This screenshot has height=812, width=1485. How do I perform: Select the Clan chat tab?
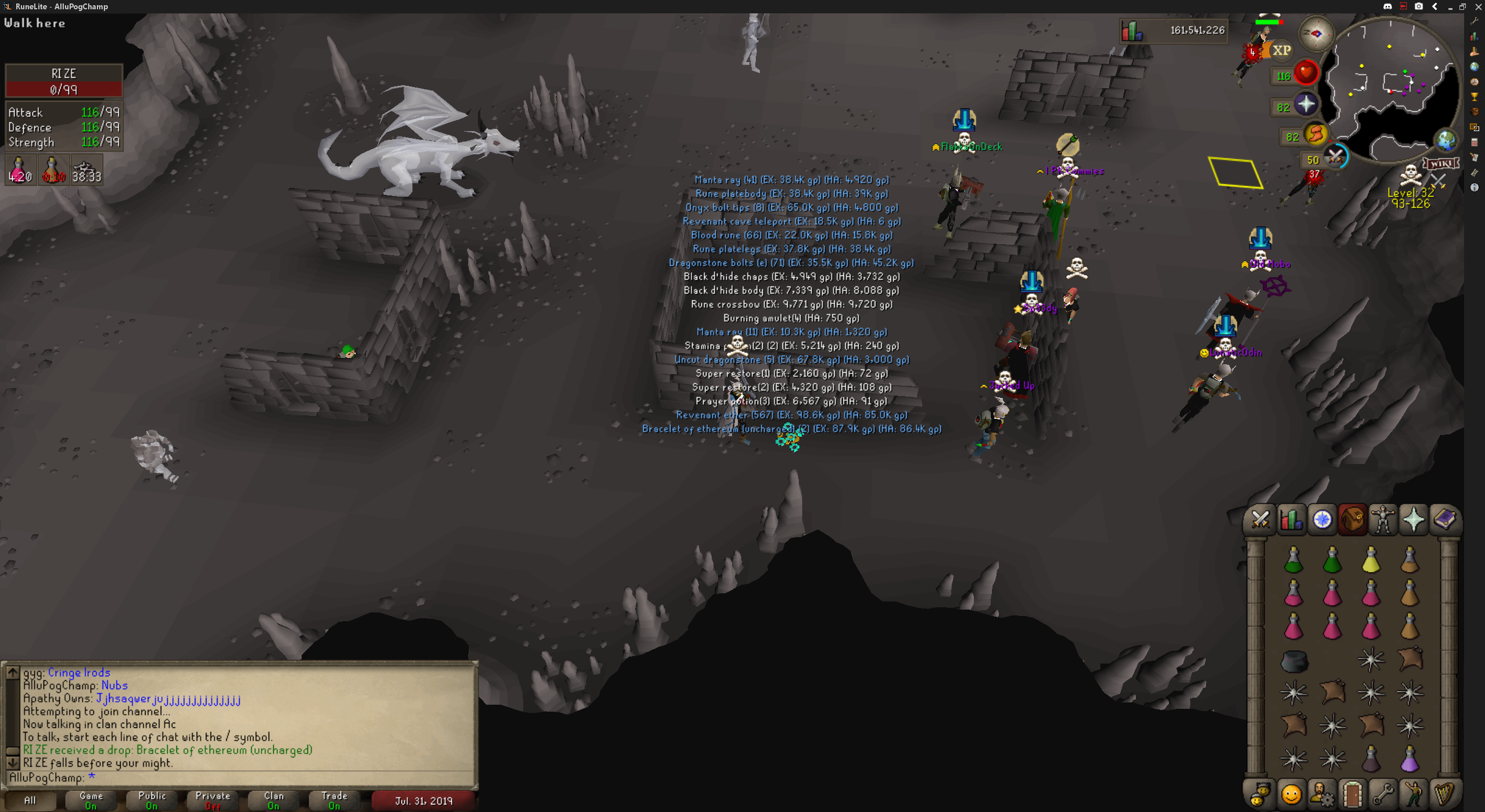tap(274, 800)
